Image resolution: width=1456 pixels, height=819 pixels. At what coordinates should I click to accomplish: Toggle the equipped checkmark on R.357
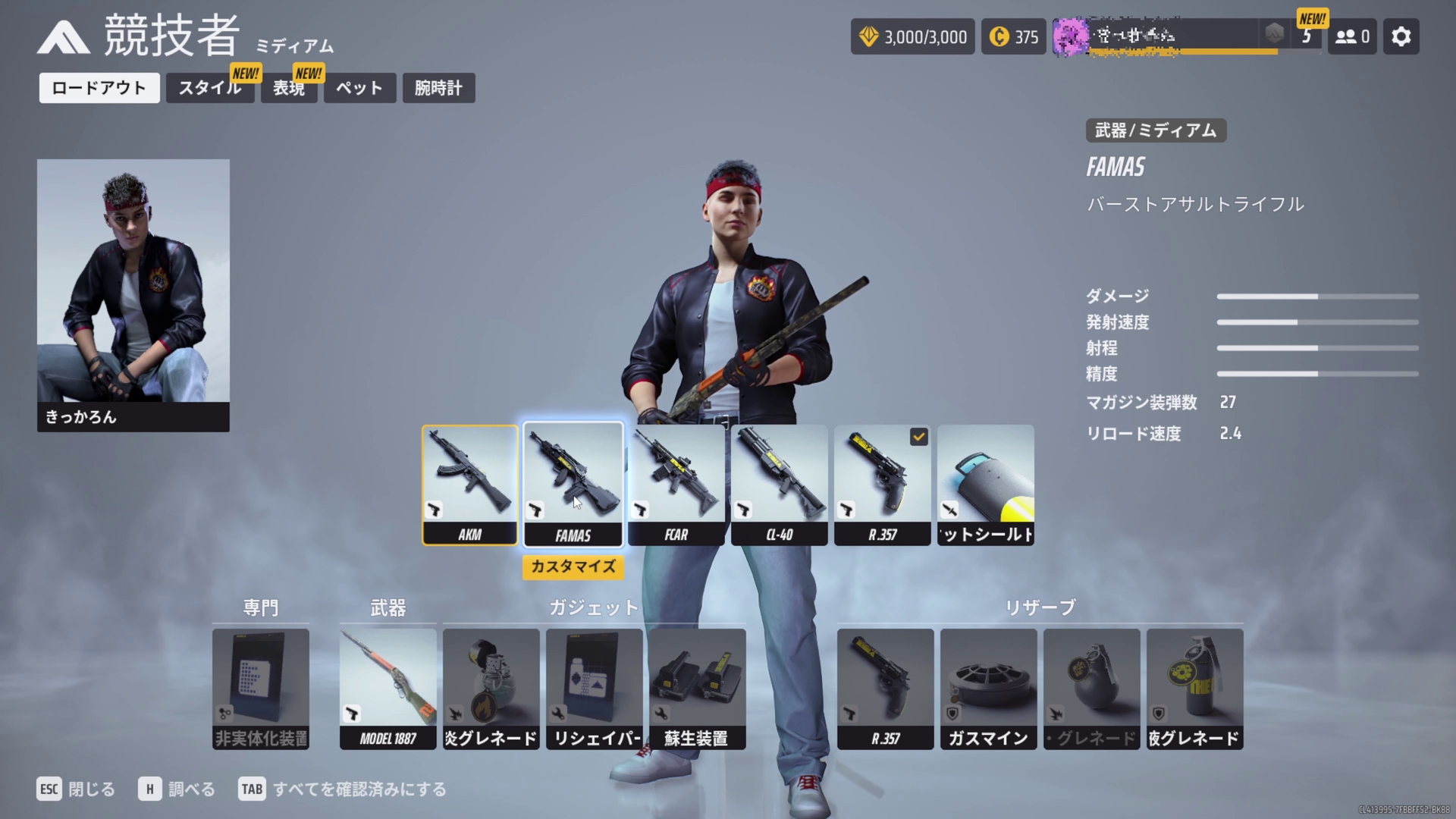[x=918, y=437]
